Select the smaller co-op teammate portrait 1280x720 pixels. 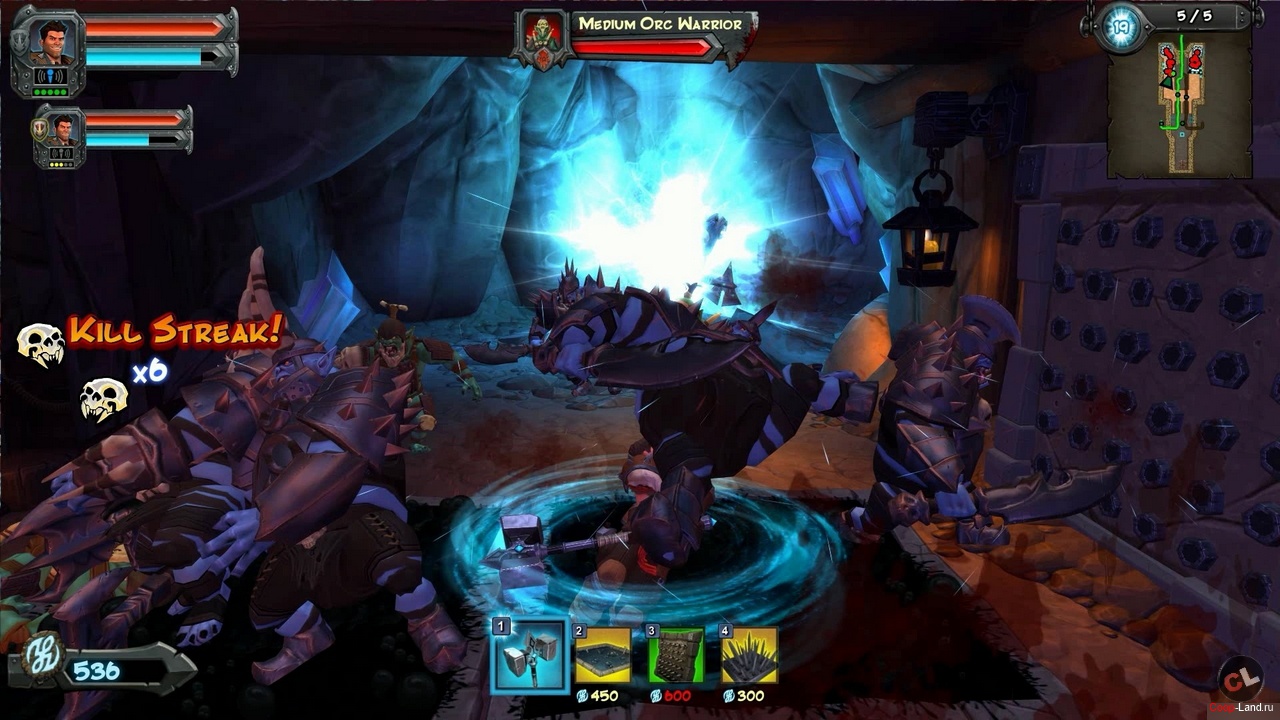[x=62, y=128]
